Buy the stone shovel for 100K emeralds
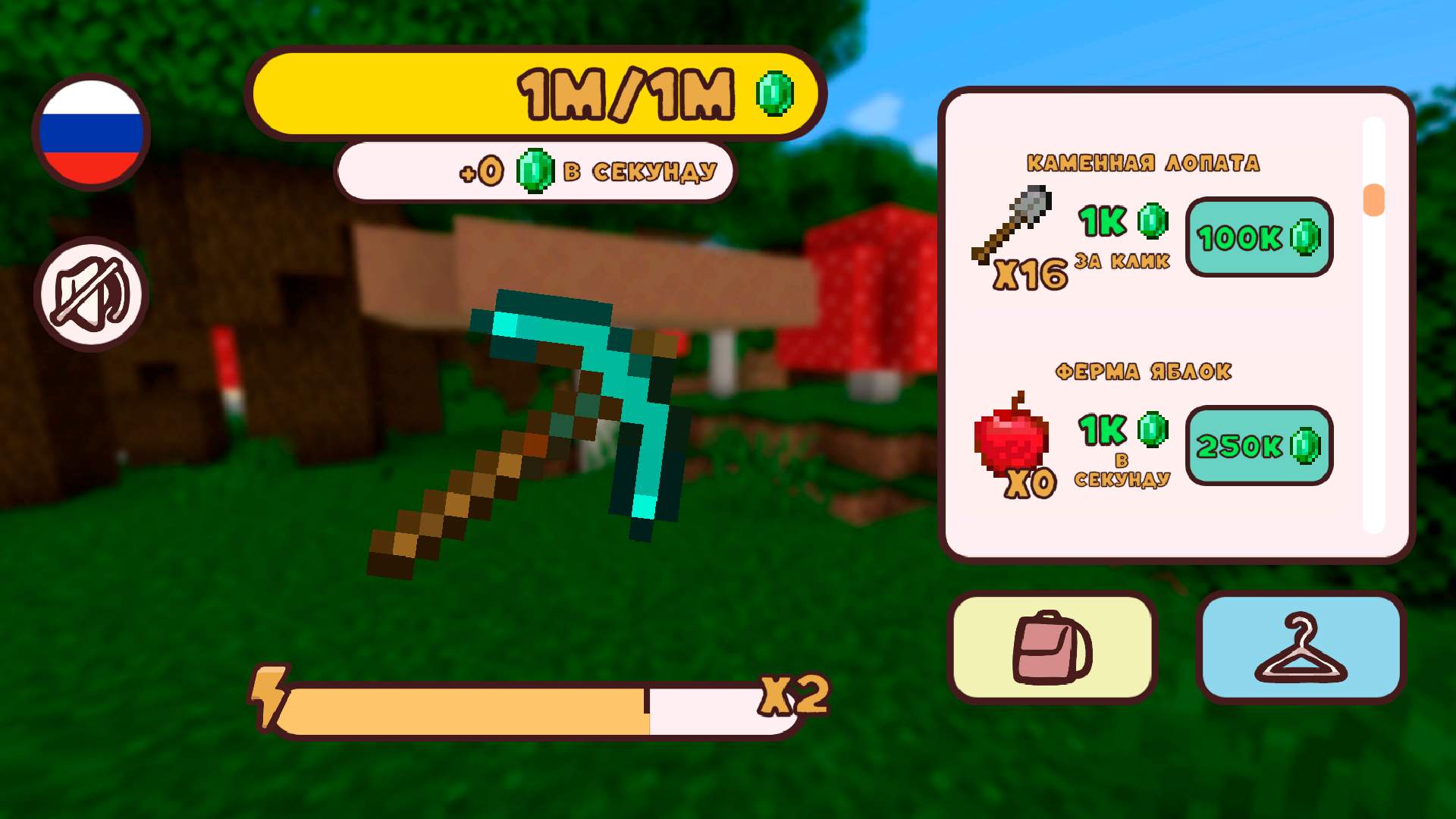 1259,238
